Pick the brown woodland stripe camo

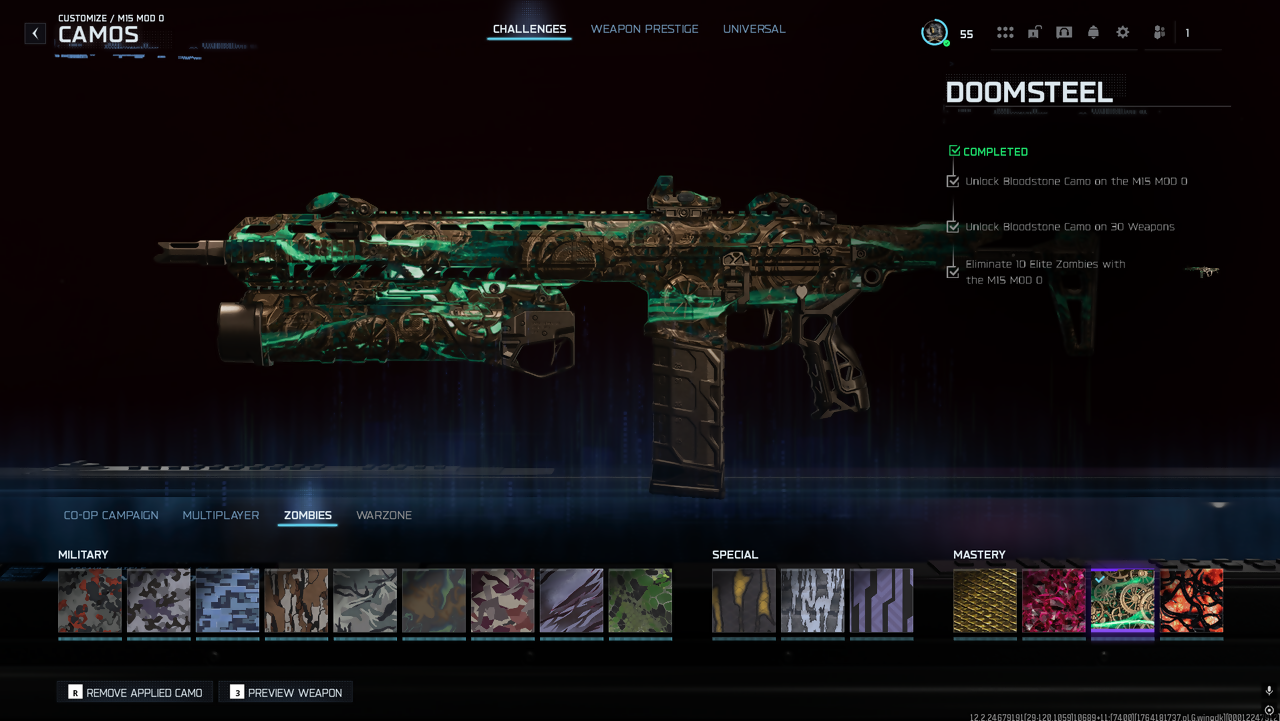pos(296,601)
